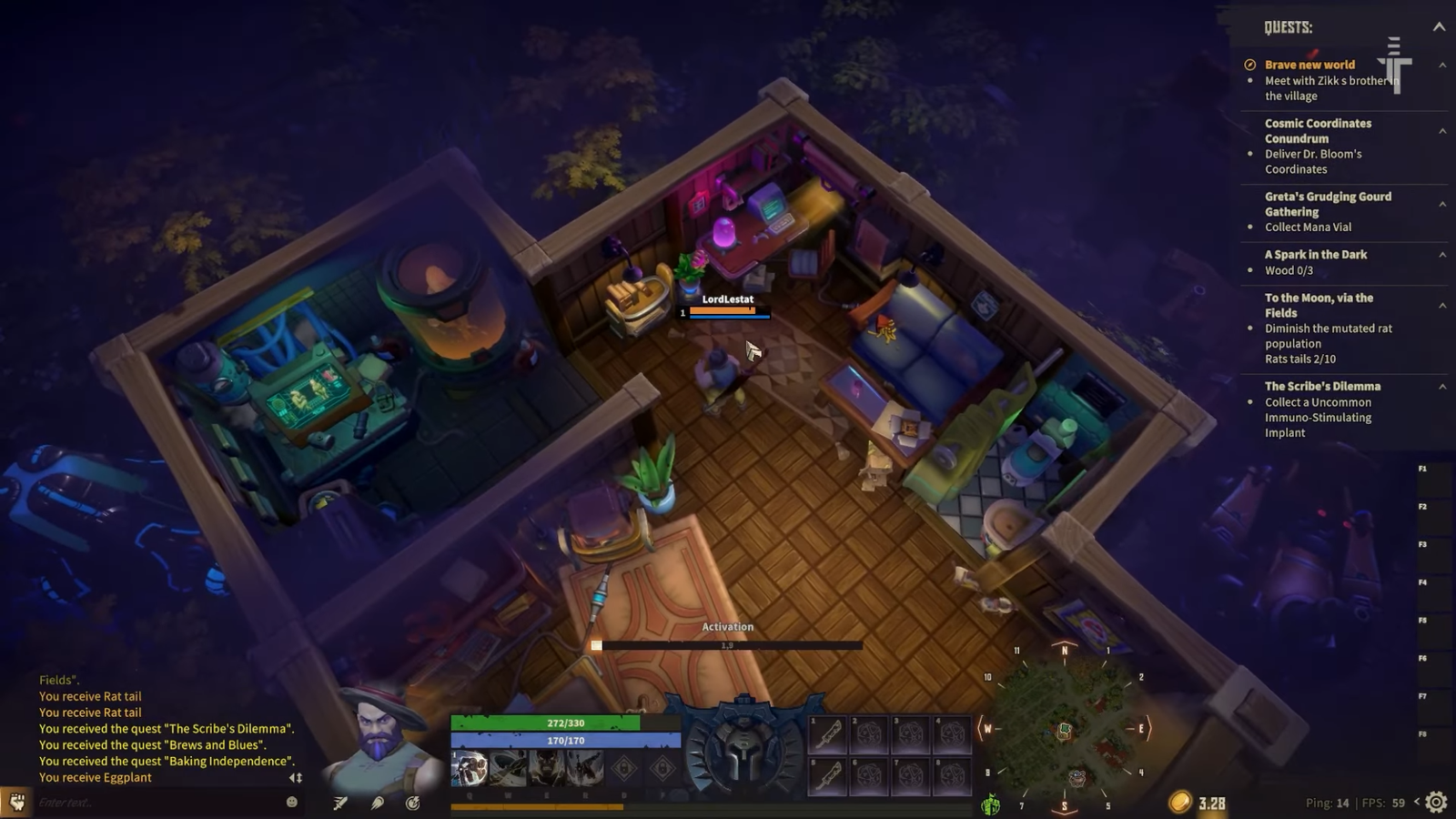
Task: Toggle quest tracking compass on Brave new world
Action: 1251,65
